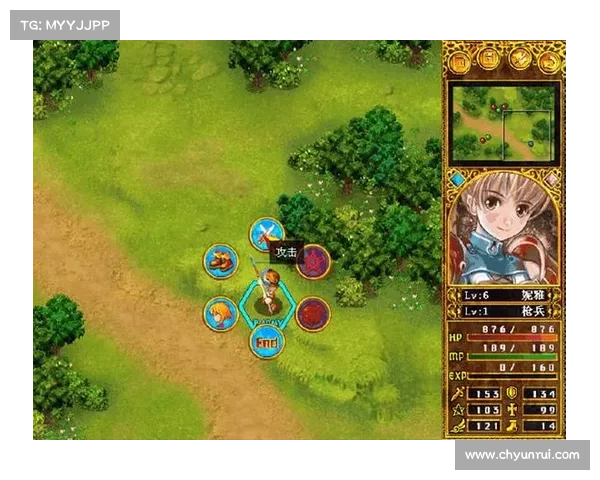This screenshot has height=480, width=600.
Task: Open the blonde face status command
Action: point(220,313)
